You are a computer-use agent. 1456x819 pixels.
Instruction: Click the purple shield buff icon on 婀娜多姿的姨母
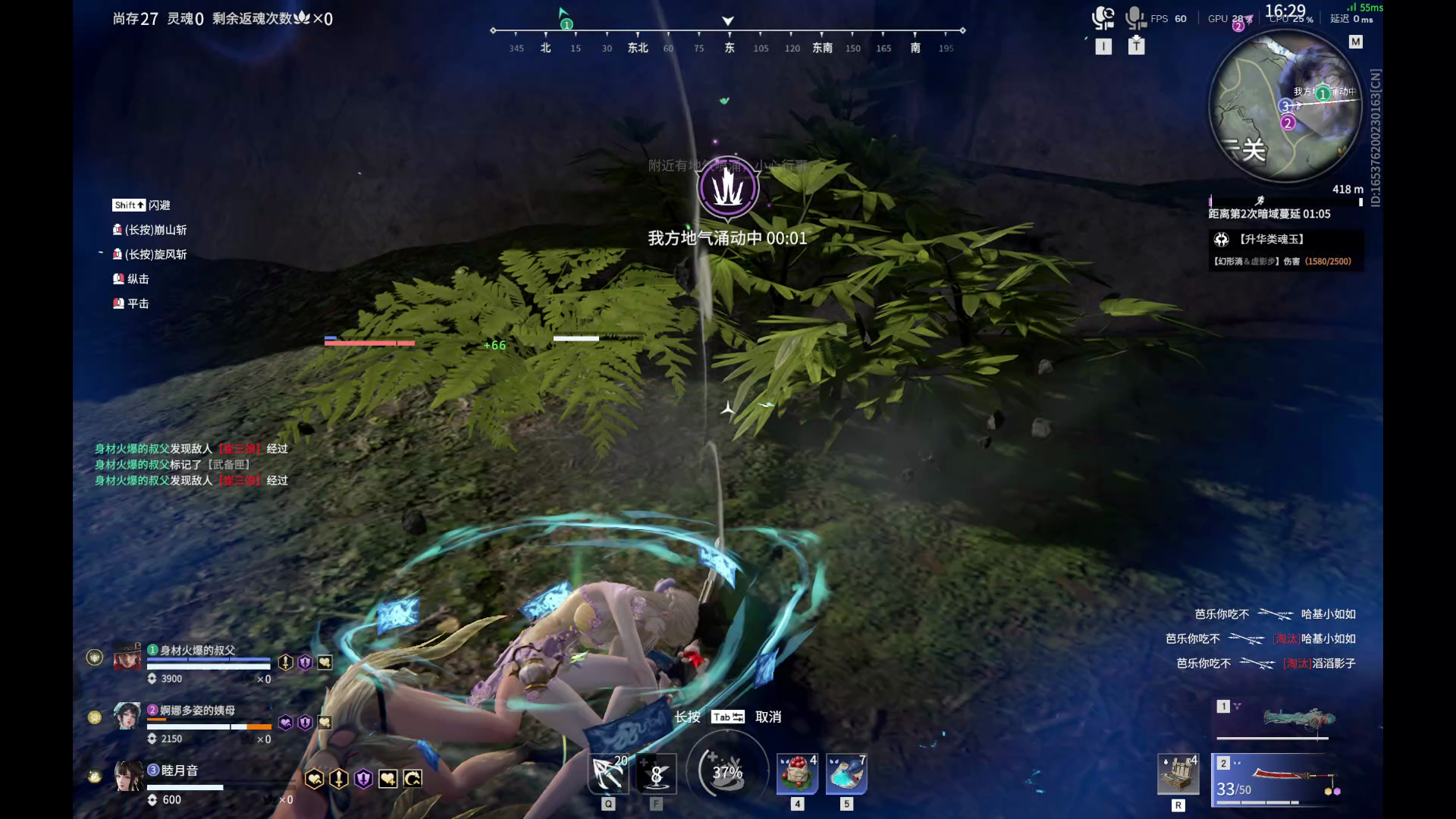coord(305,723)
